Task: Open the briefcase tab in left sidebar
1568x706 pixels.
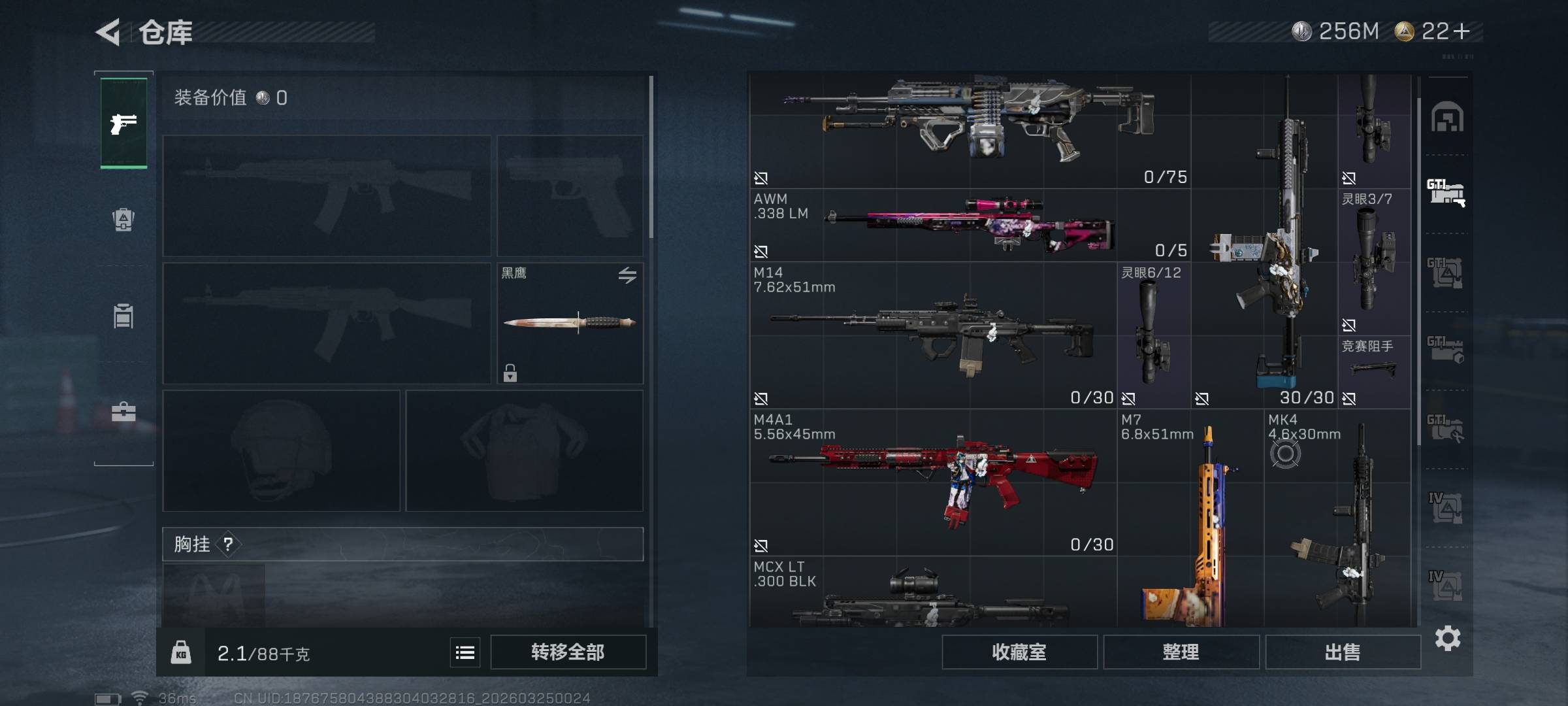Action: tap(123, 412)
